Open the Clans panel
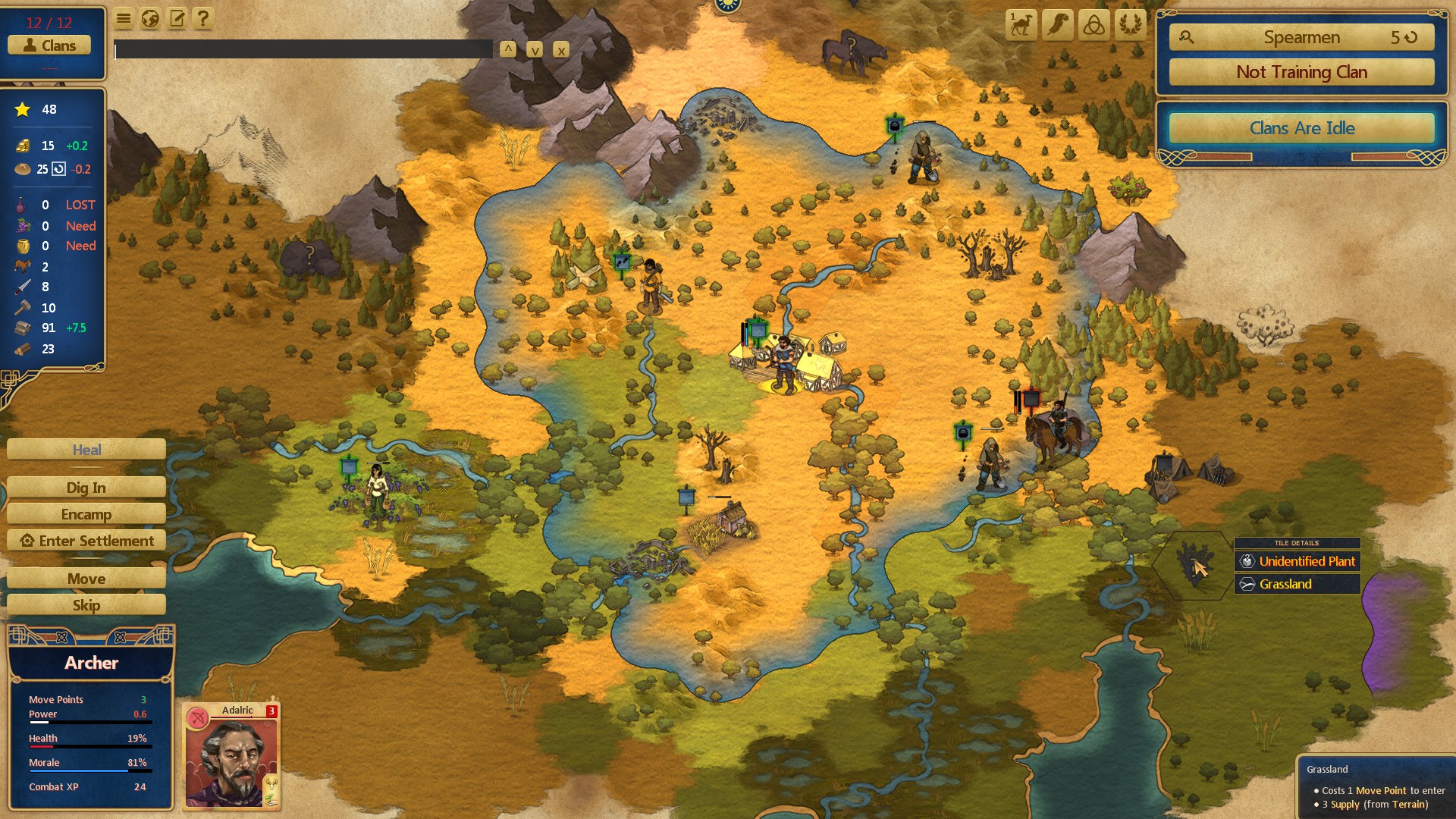1456x819 pixels. (x=49, y=45)
